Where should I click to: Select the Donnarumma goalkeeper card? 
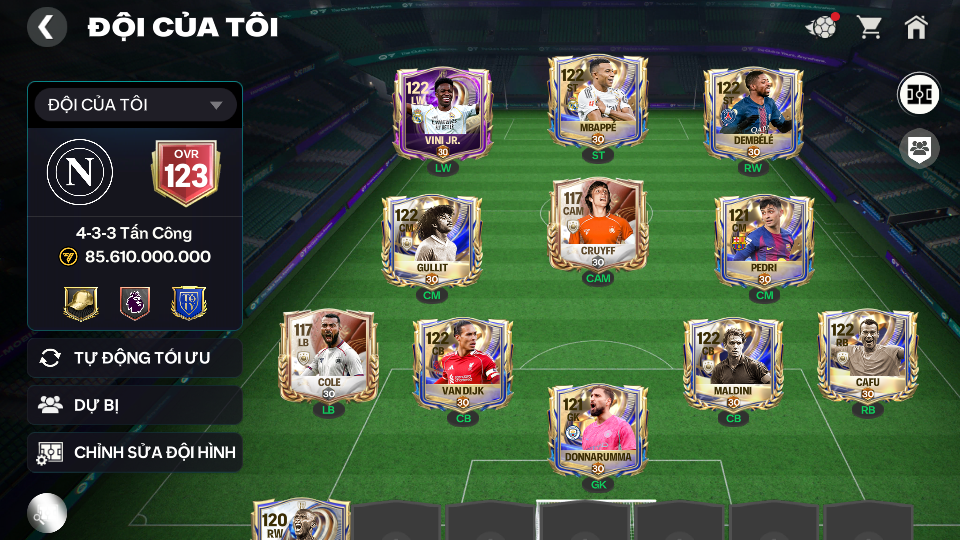(597, 430)
